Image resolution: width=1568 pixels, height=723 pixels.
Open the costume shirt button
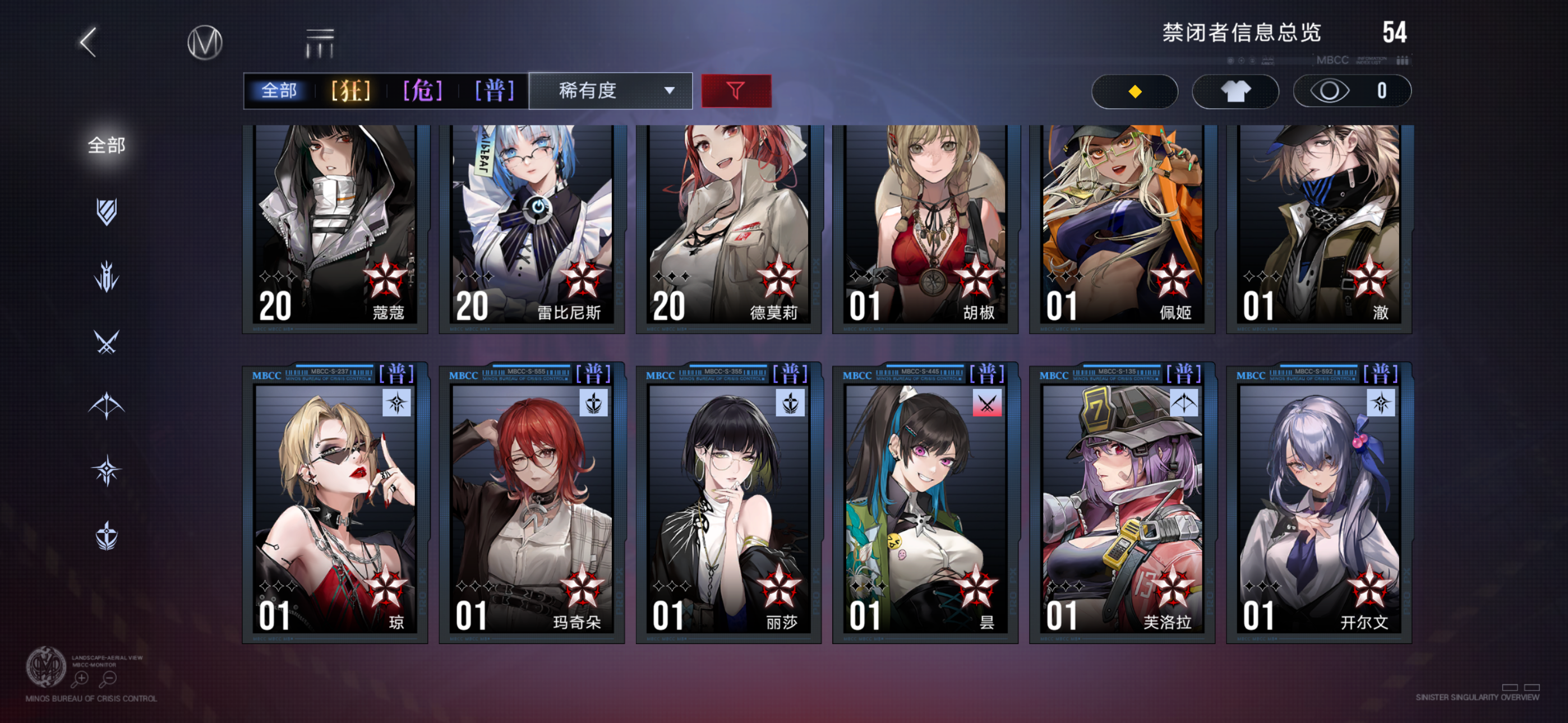pyautogui.click(x=1235, y=91)
